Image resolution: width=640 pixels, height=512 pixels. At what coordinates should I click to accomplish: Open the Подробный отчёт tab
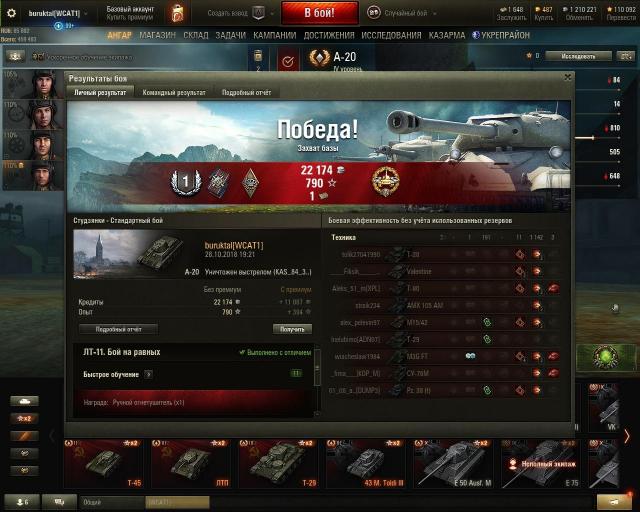(x=245, y=93)
